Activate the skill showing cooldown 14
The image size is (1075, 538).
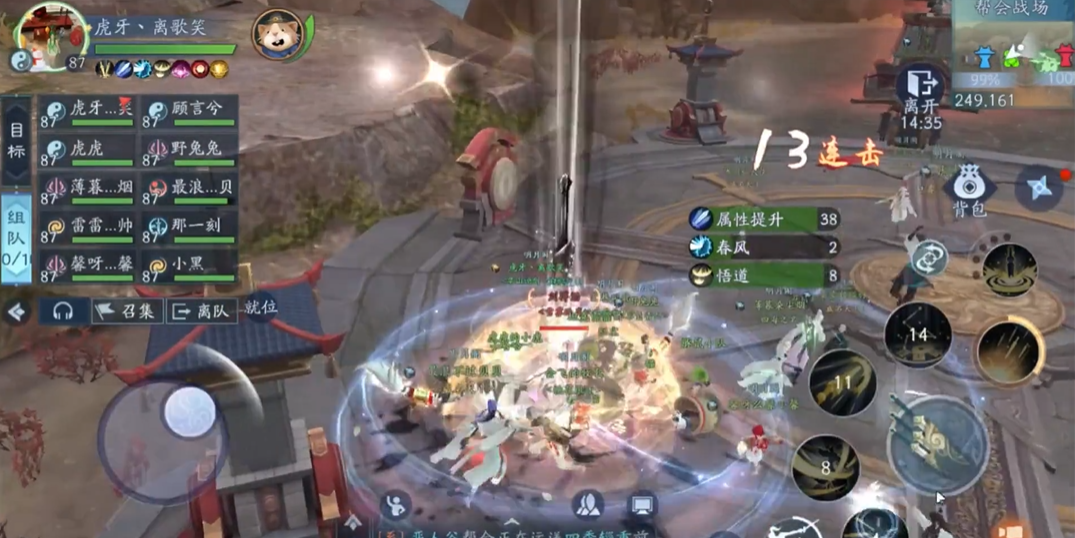click(919, 335)
